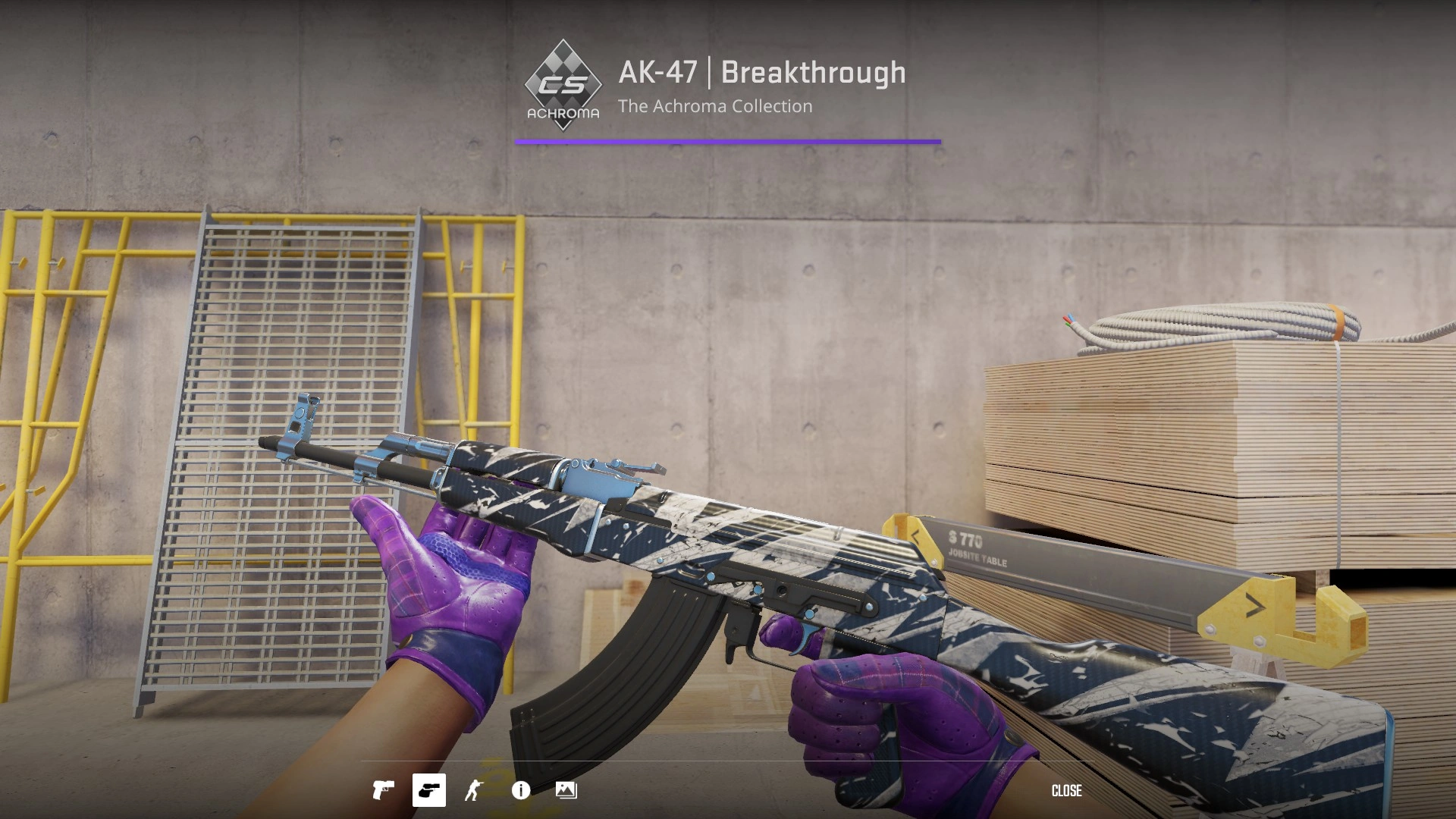Switch to the pistol weapon-only view icon

(x=383, y=790)
